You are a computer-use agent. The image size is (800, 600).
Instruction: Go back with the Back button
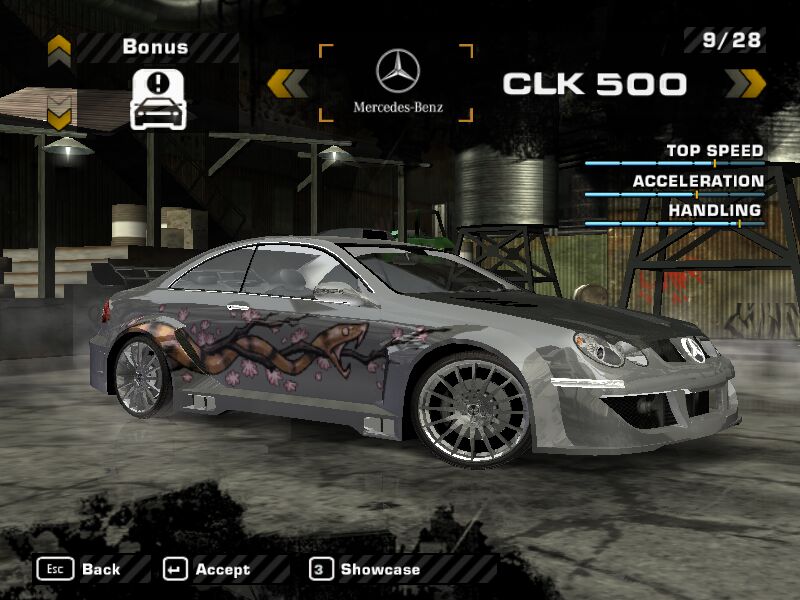[79, 569]
